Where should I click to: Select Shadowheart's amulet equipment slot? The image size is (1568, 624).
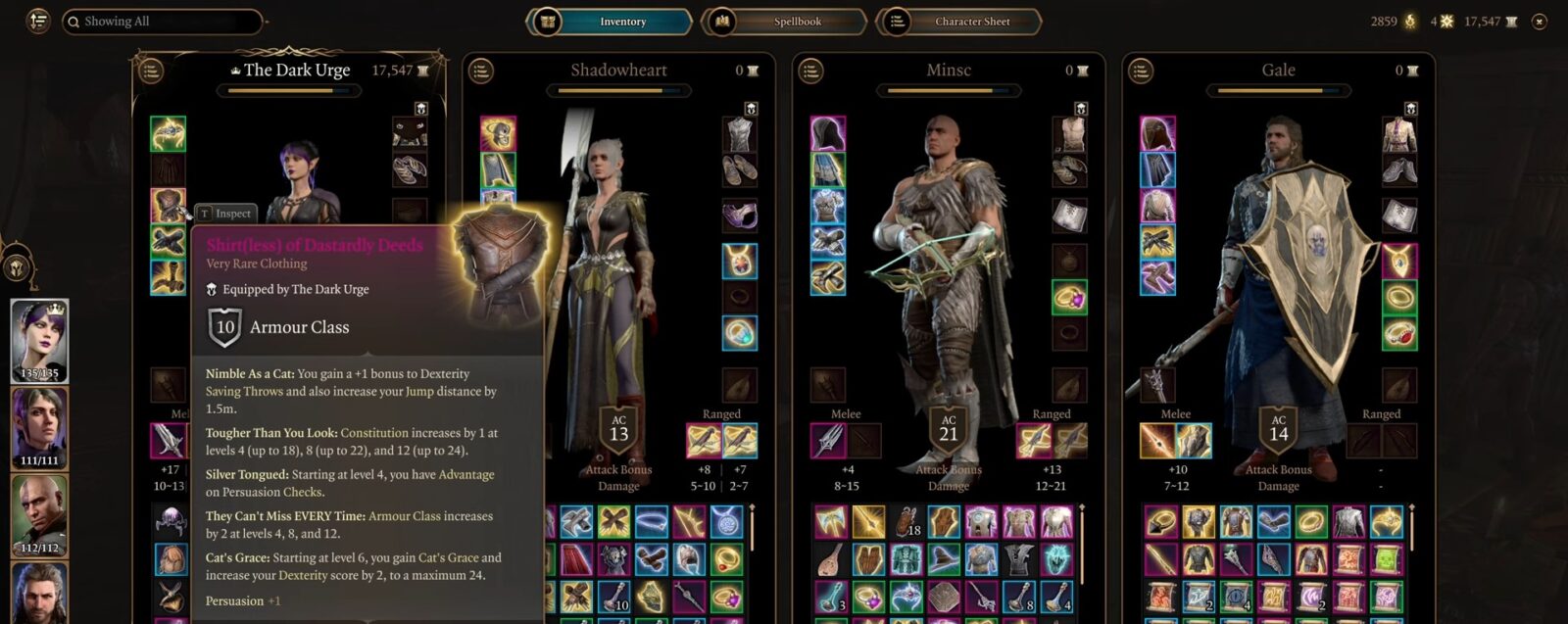point(740,261)
